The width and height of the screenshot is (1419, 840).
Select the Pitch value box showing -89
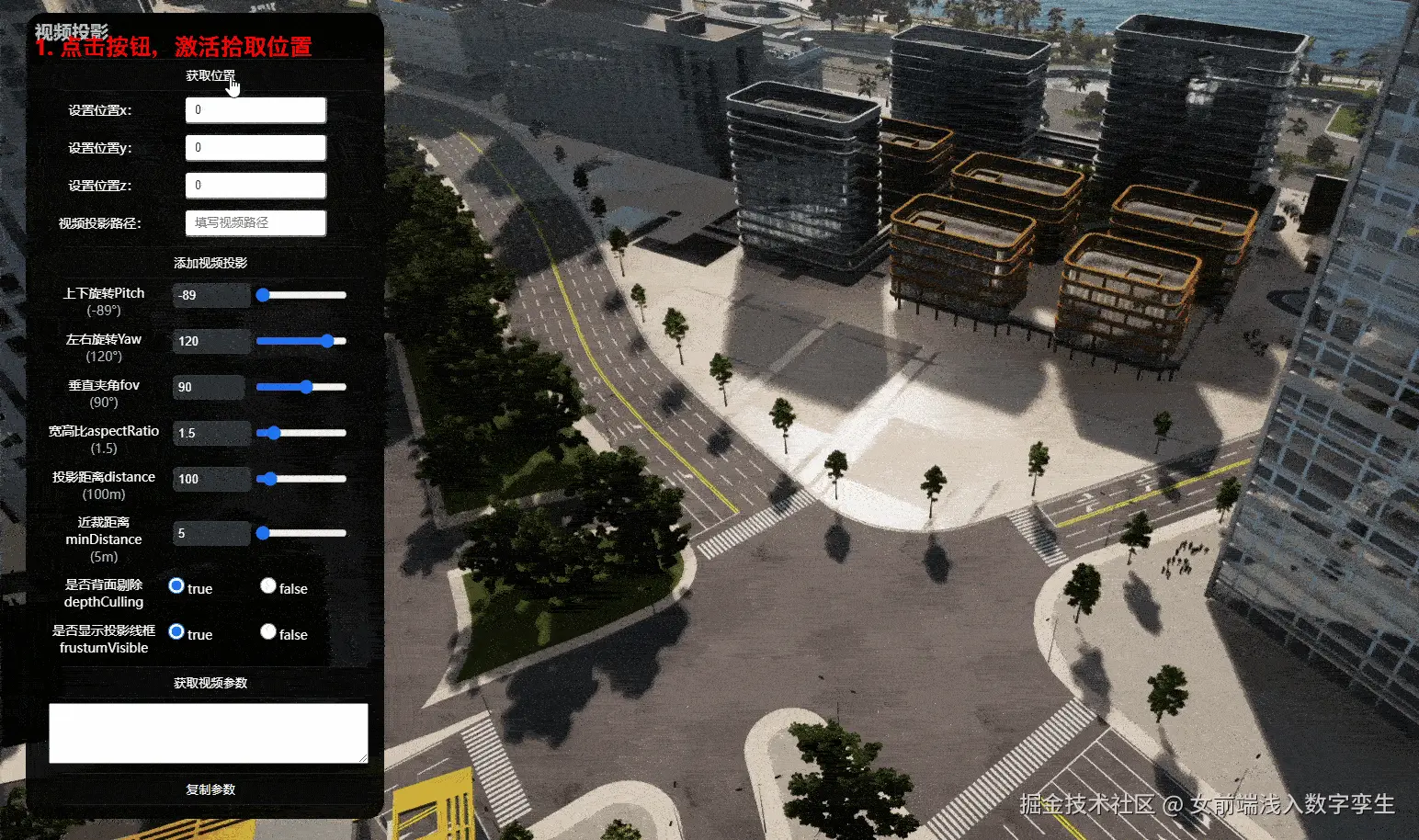click(x=210, y=295)
